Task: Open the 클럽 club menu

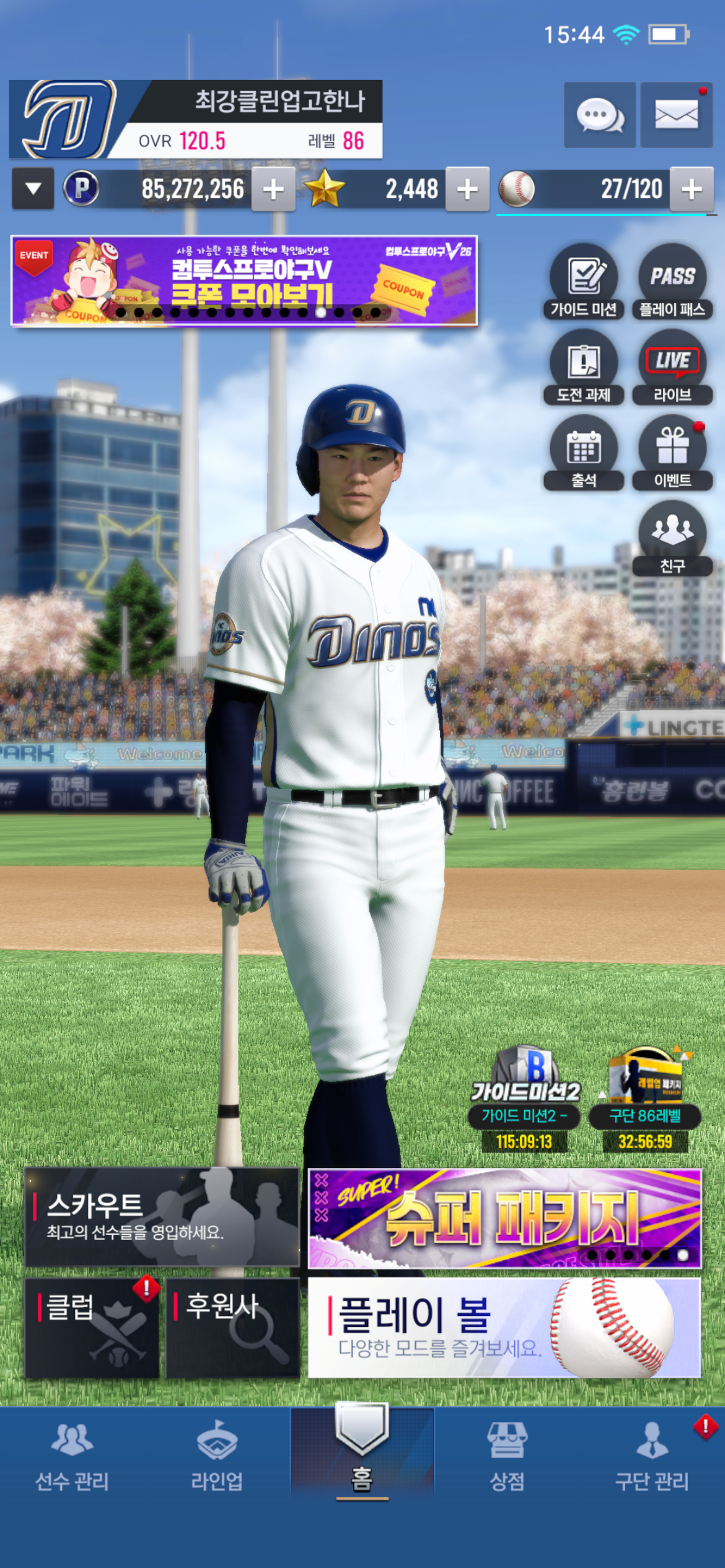Action: coord(92,1328)
